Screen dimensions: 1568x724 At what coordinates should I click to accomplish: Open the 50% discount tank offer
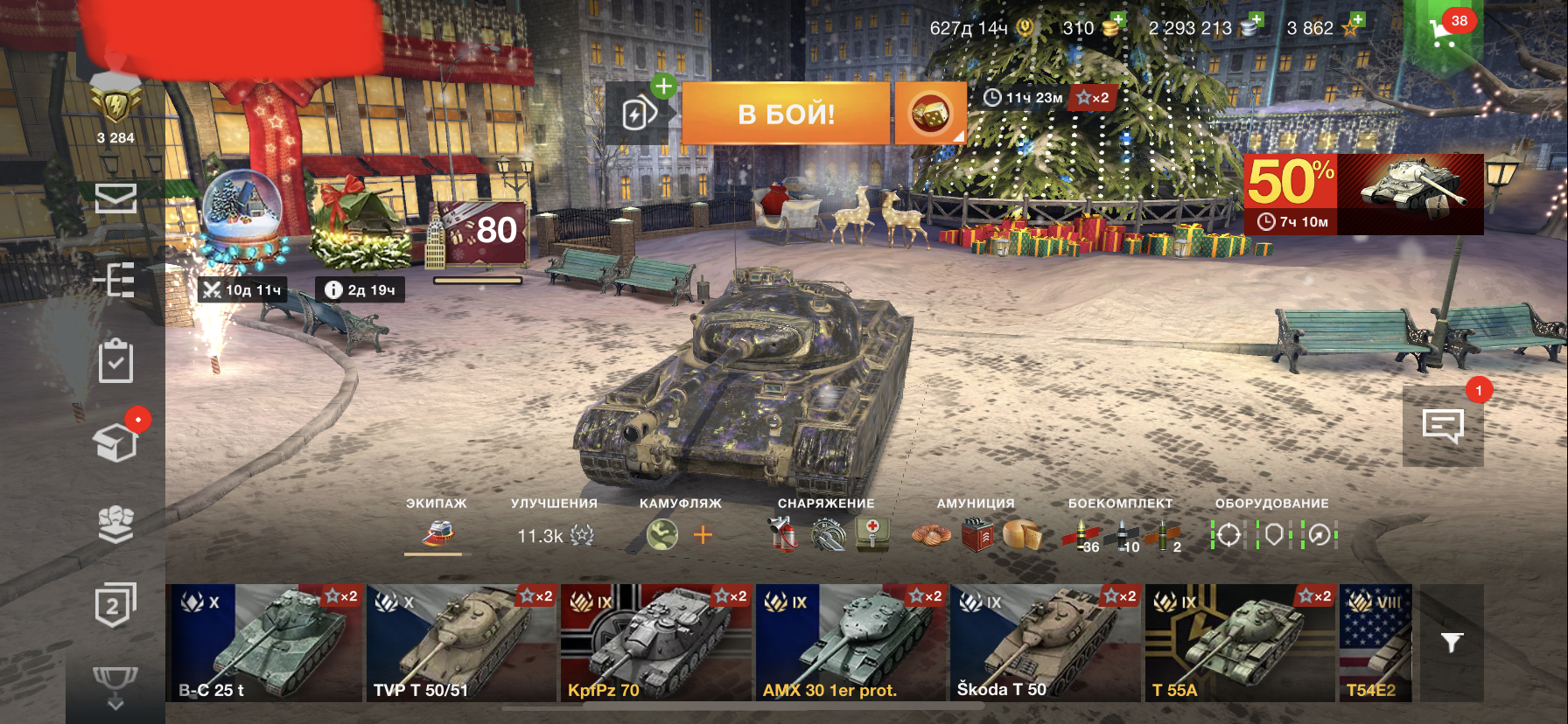click(x=1363, y=193)
